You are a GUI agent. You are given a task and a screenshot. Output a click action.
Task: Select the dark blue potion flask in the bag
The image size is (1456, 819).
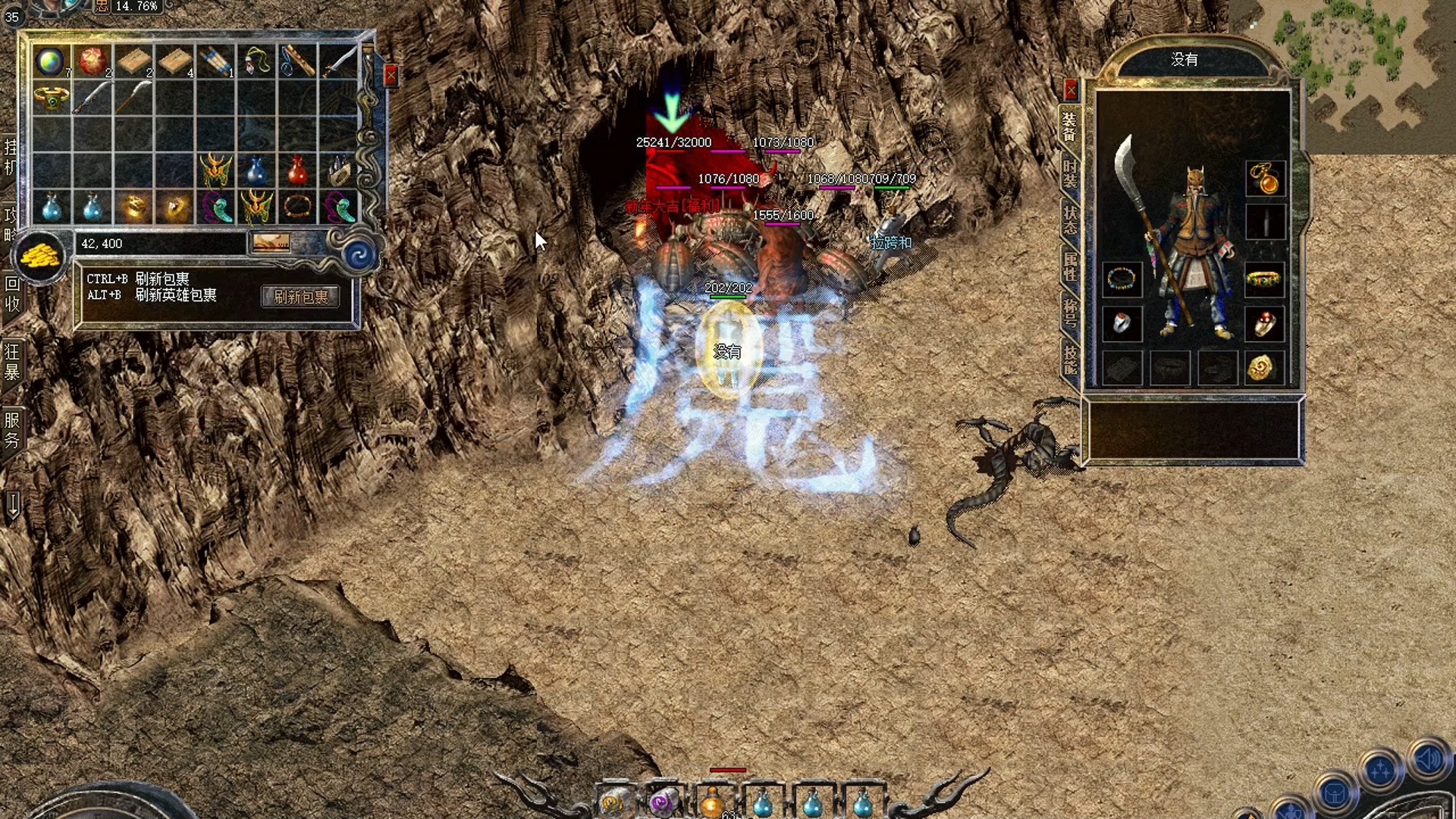(256, 171)
